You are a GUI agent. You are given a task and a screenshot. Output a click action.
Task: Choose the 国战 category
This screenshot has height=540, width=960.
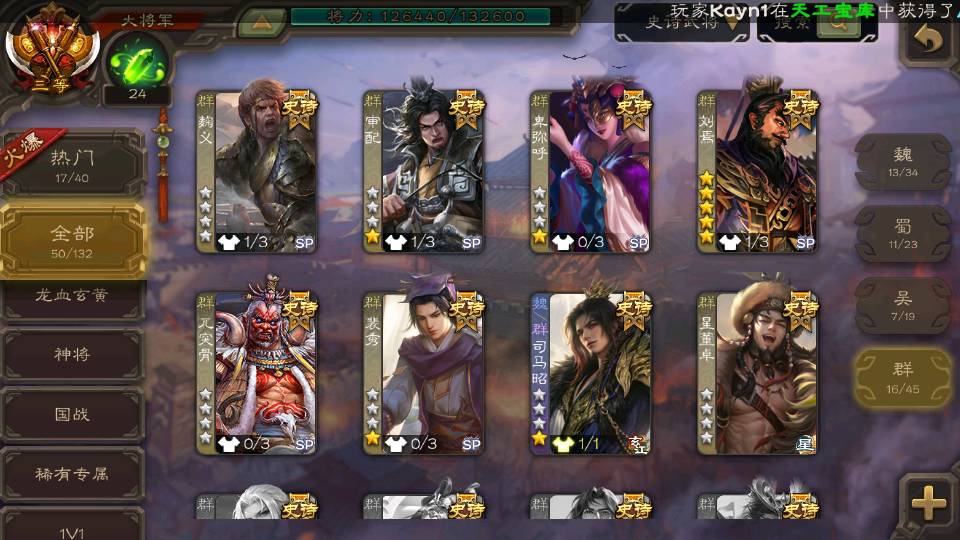coord(72,414)
